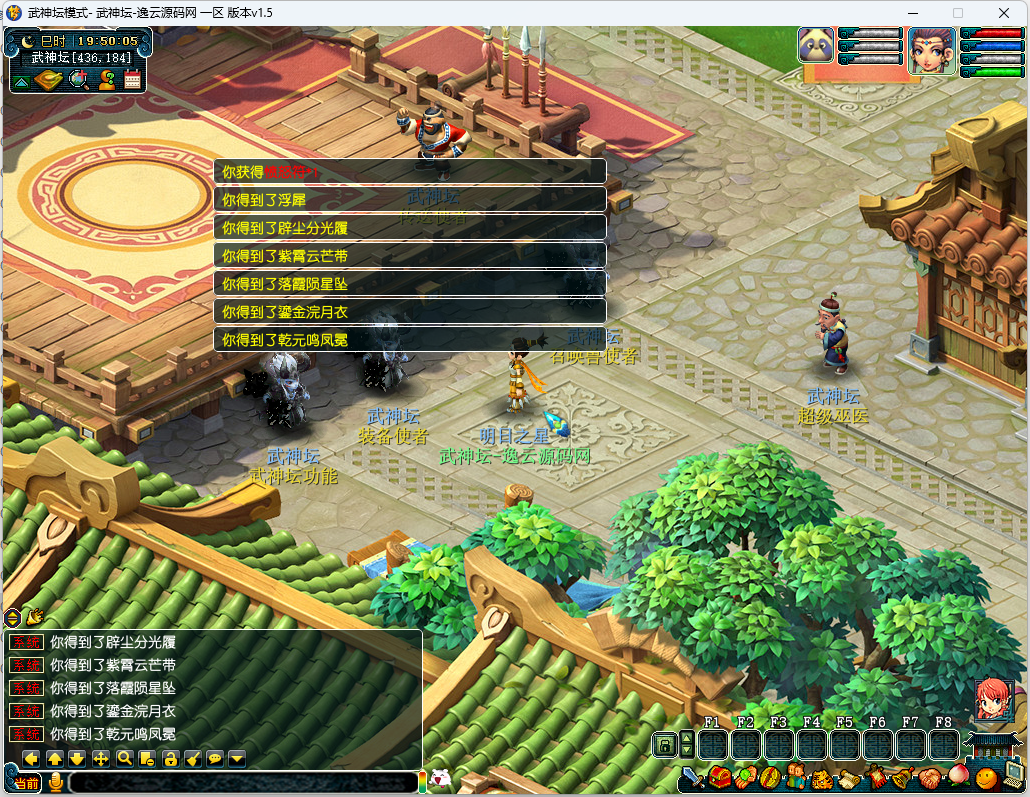The height and width of the screenshot is (797, 1030).
Task: Close the game window
Action: click(1003, 13)
